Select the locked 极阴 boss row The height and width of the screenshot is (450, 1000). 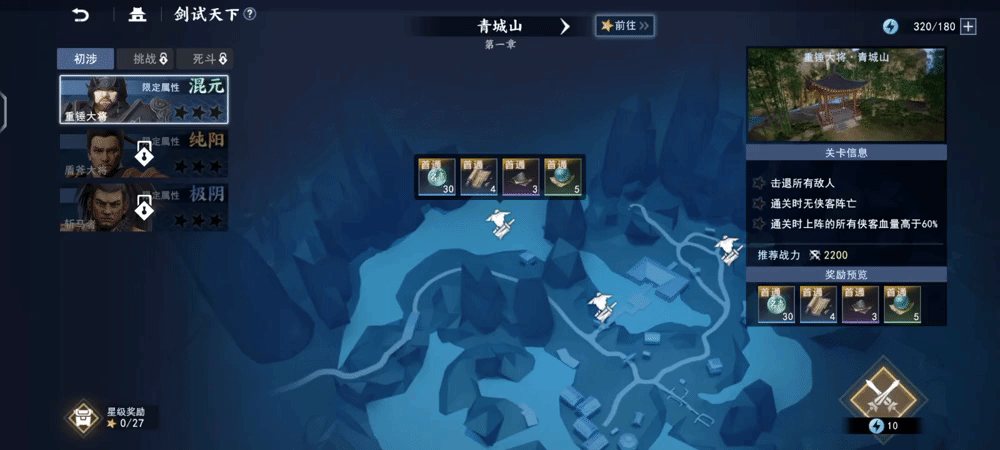click(144, 206)
